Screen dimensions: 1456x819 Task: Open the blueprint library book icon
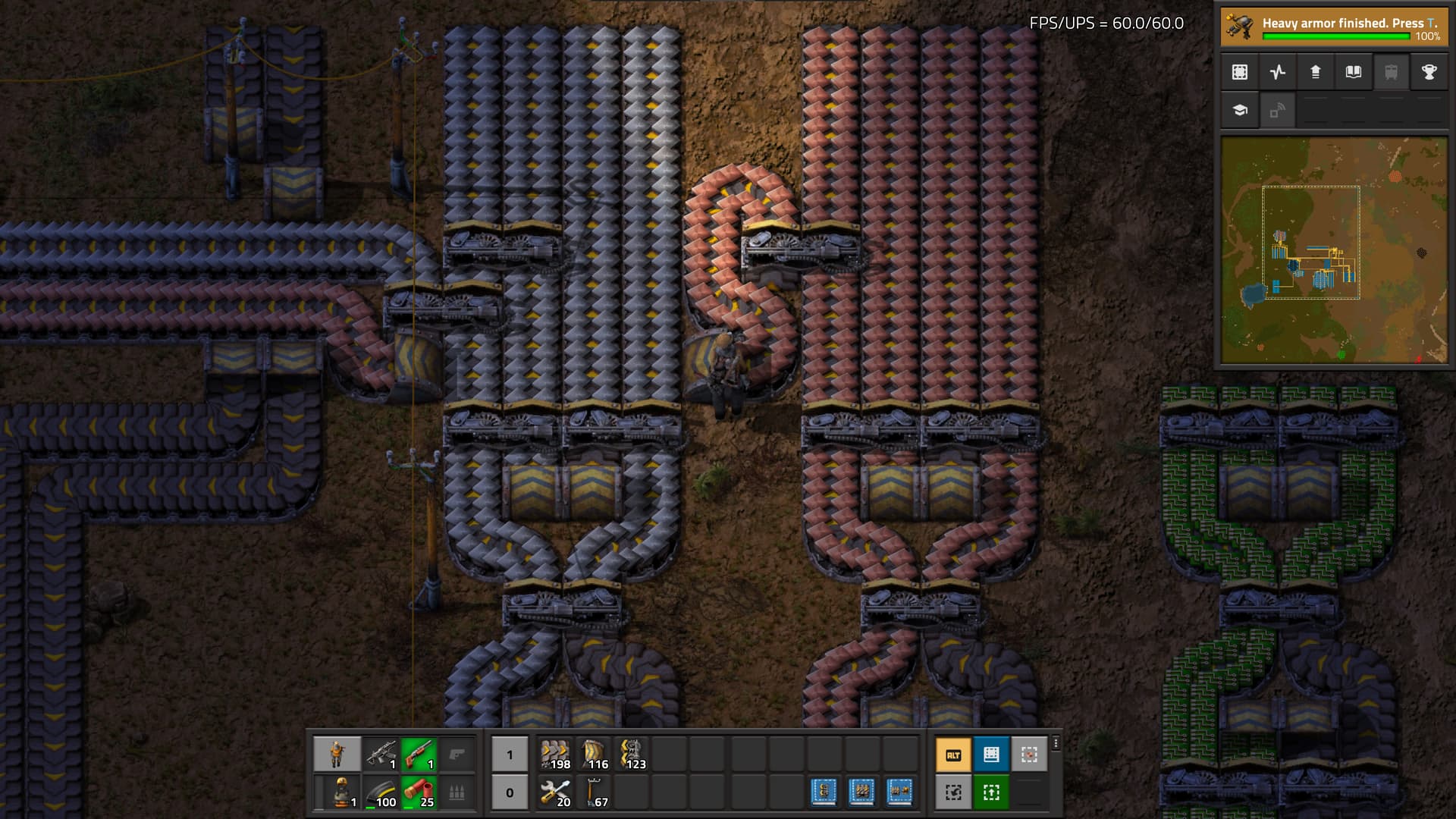click(x=1354, y=72)
